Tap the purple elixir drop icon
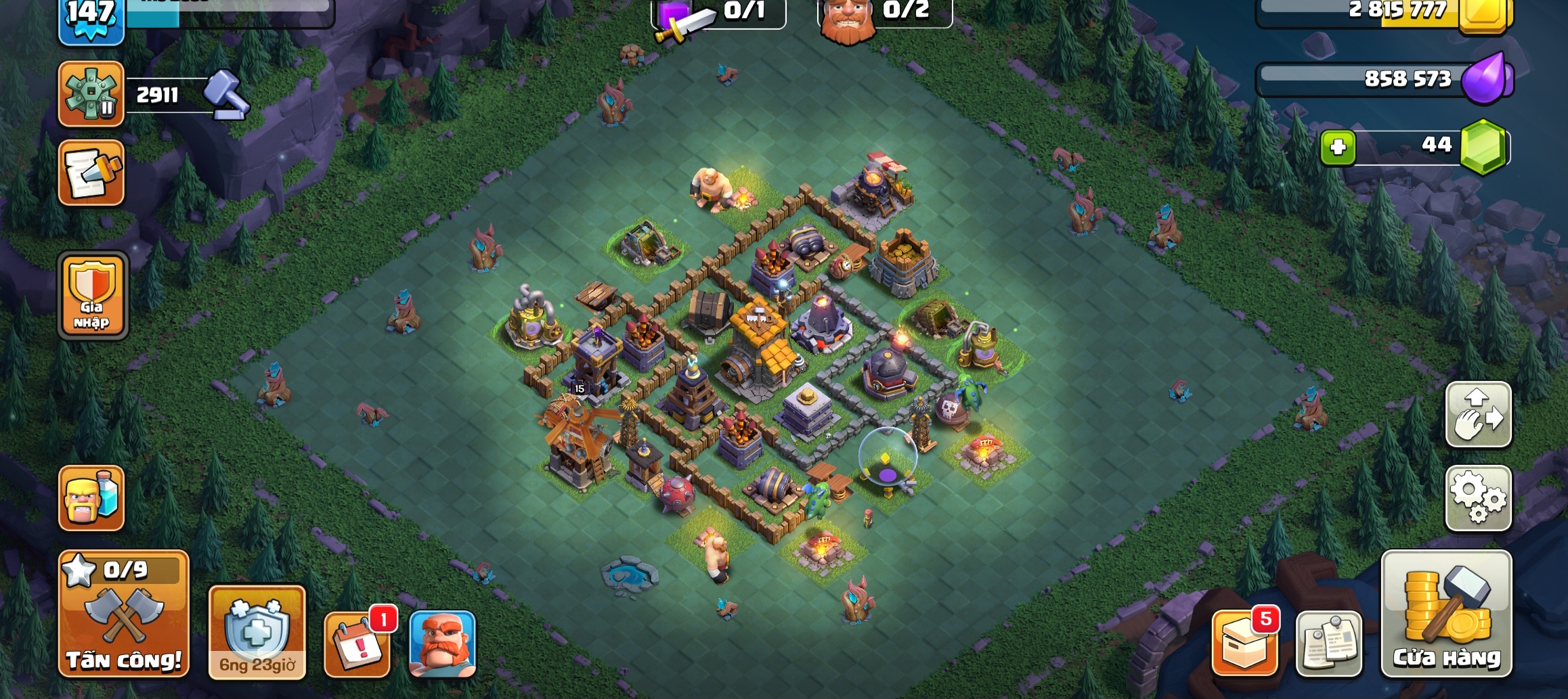The image size is (1568, 699). pyautogui.click(x=1485, y=80)
